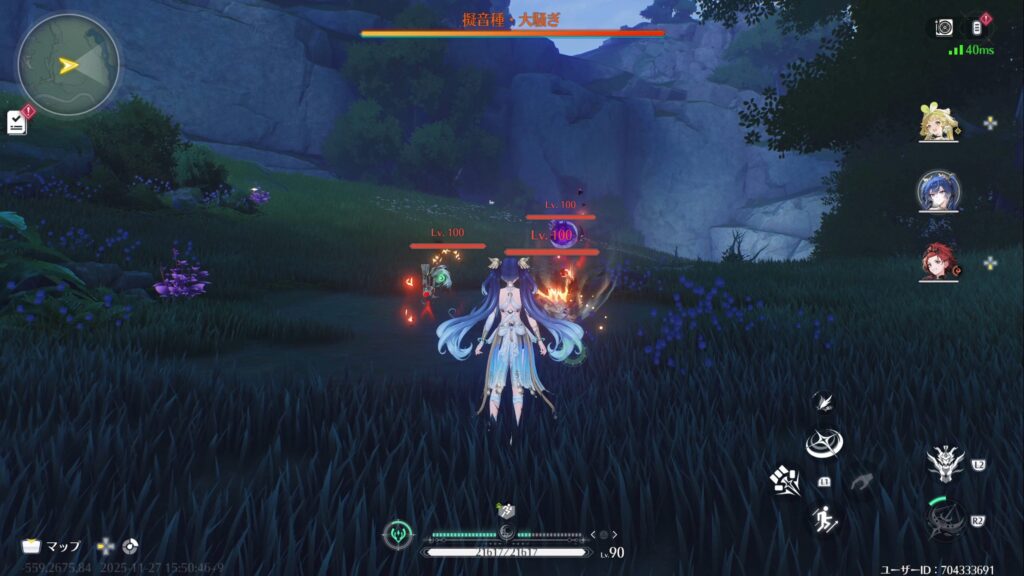1024x576 pixels.
Task: Select the blue-haired character portrait
Action: pyautogui.click(x=940, y=192)
